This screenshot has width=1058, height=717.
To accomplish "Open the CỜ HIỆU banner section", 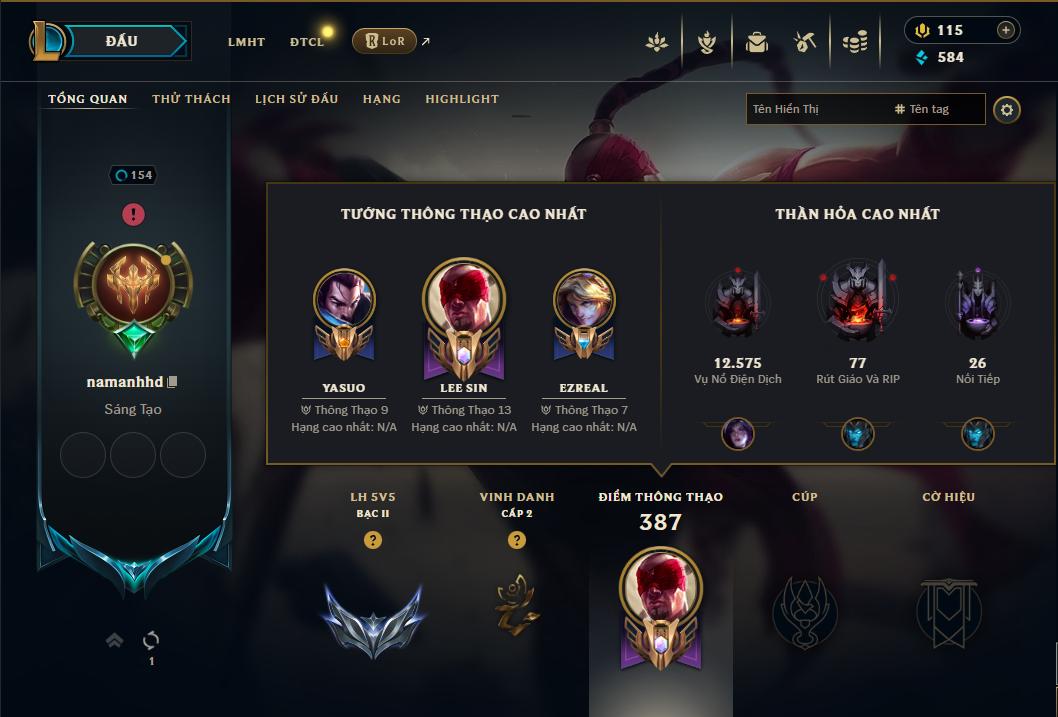I will (948, 608).
